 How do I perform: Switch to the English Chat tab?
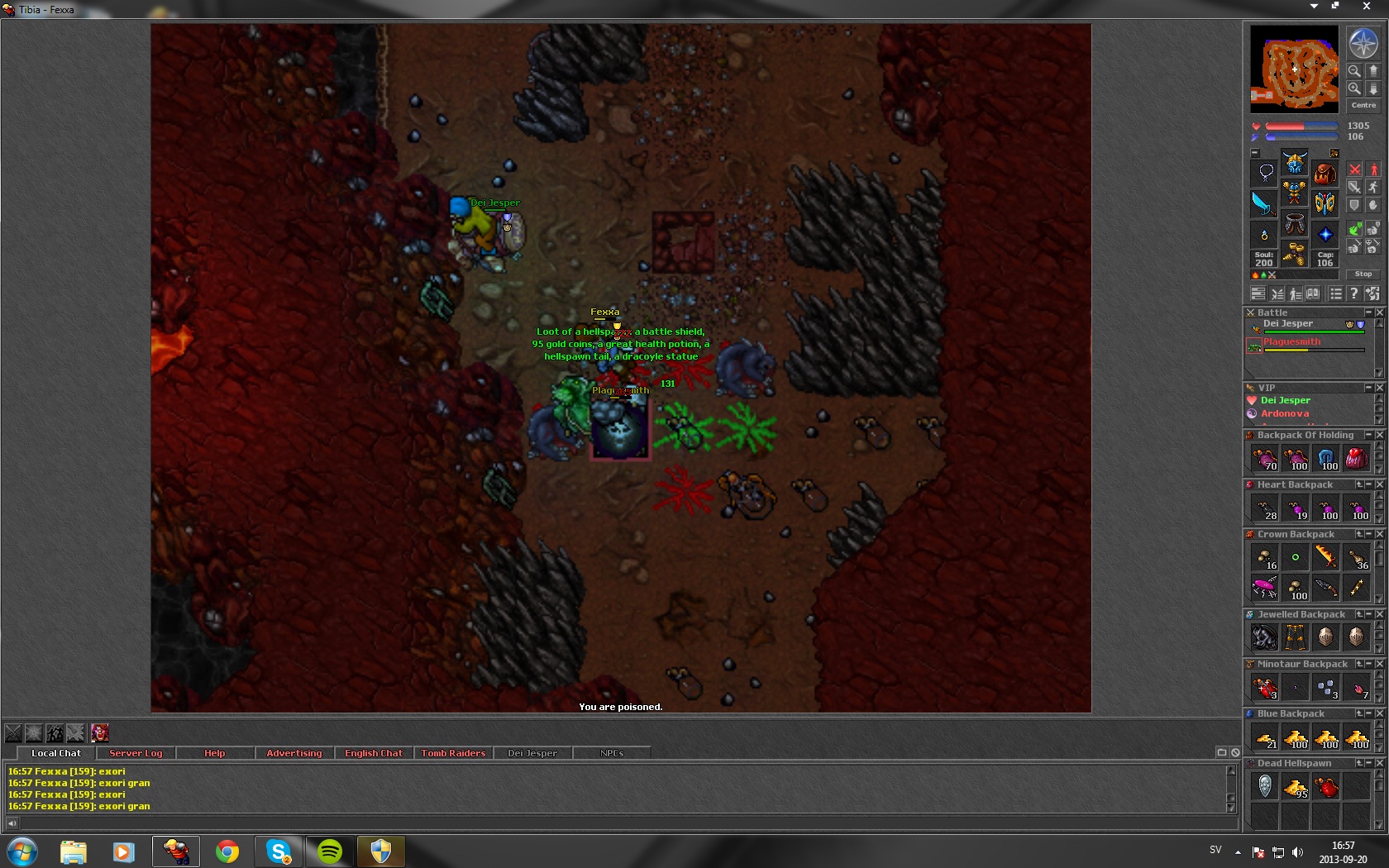(373, 753)
